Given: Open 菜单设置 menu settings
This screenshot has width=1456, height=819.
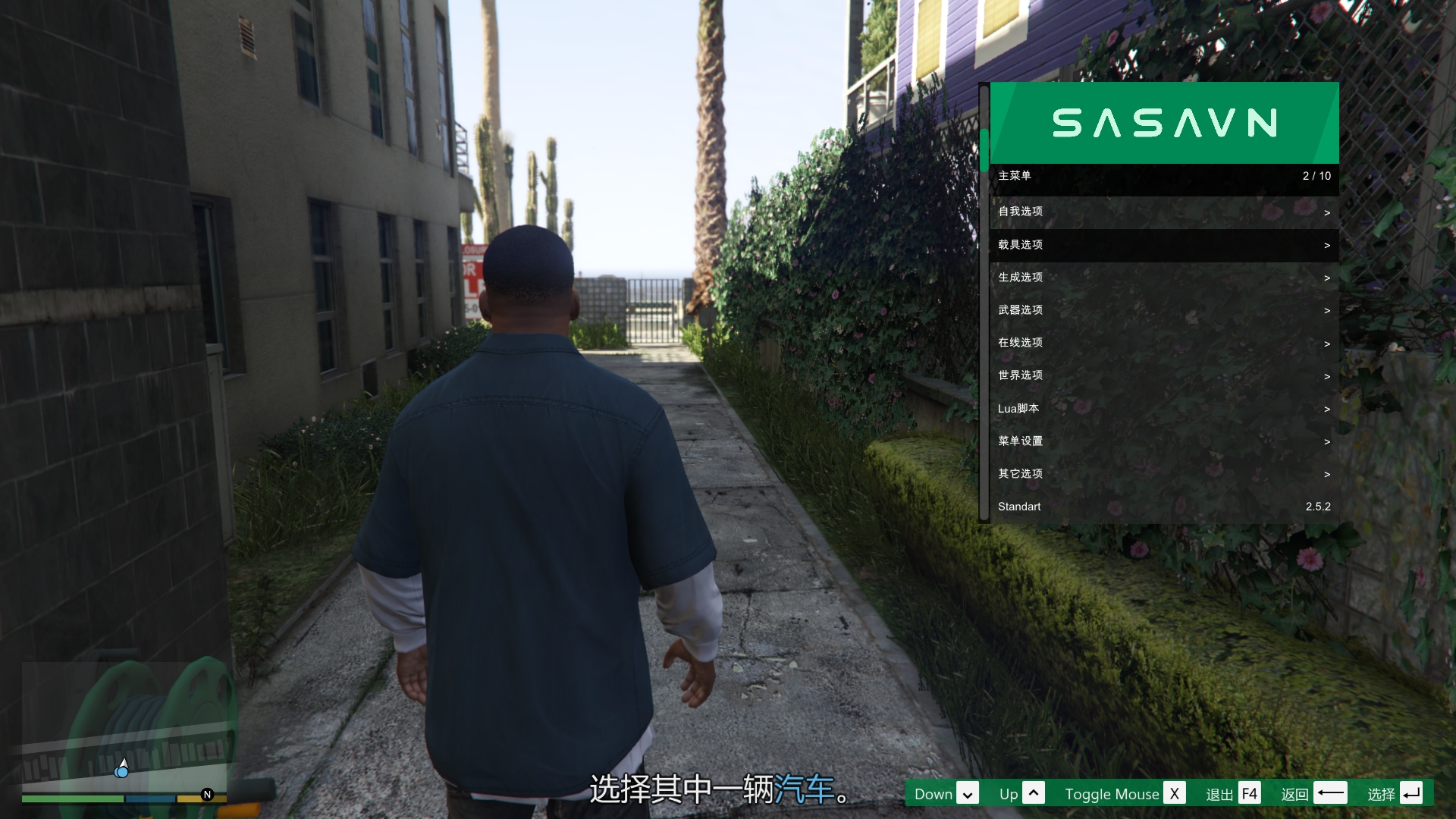Looking at the screenshot, I should point(1163,441).
